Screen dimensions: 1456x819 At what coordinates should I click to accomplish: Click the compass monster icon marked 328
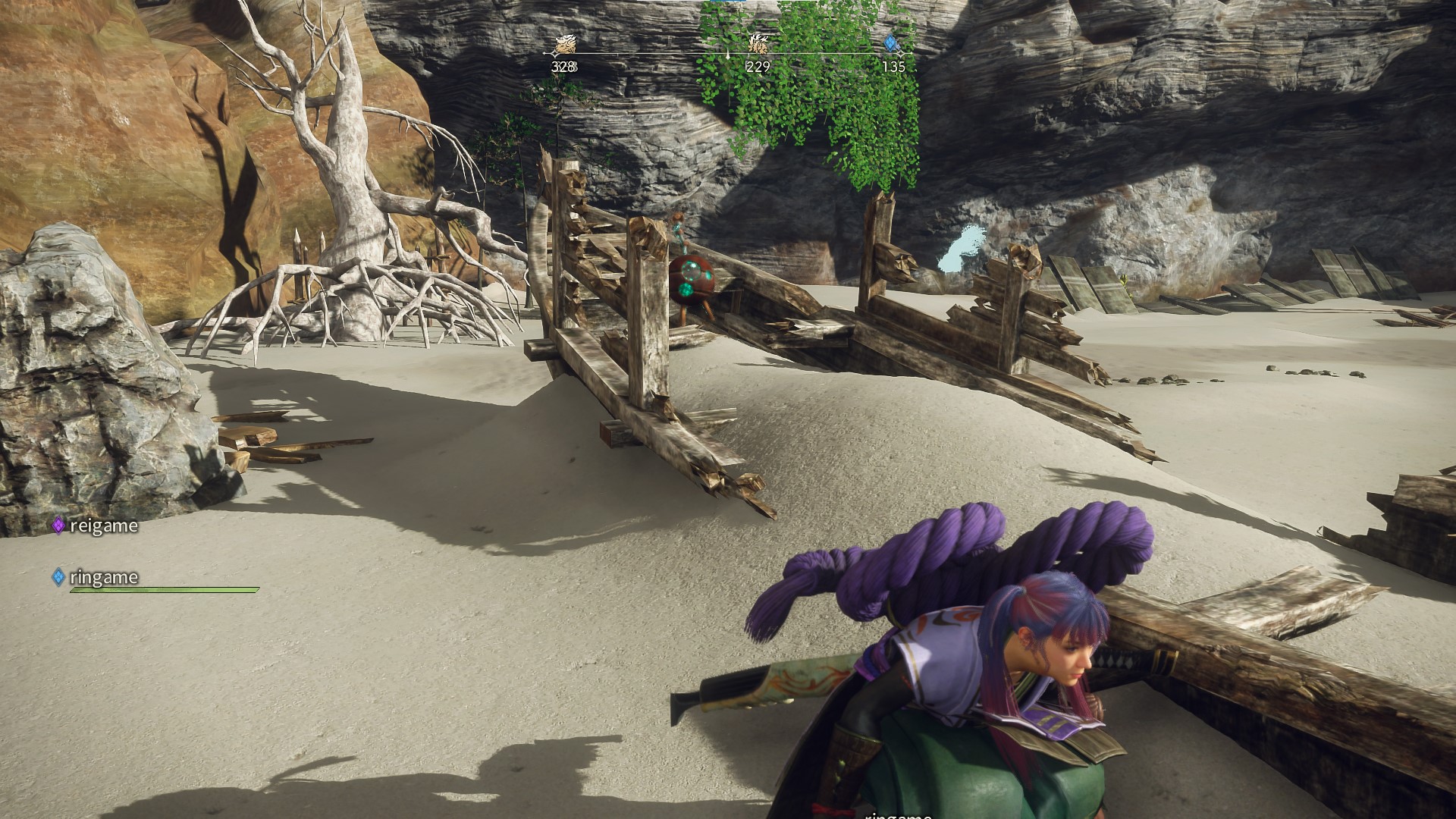[x=563, y=45]
